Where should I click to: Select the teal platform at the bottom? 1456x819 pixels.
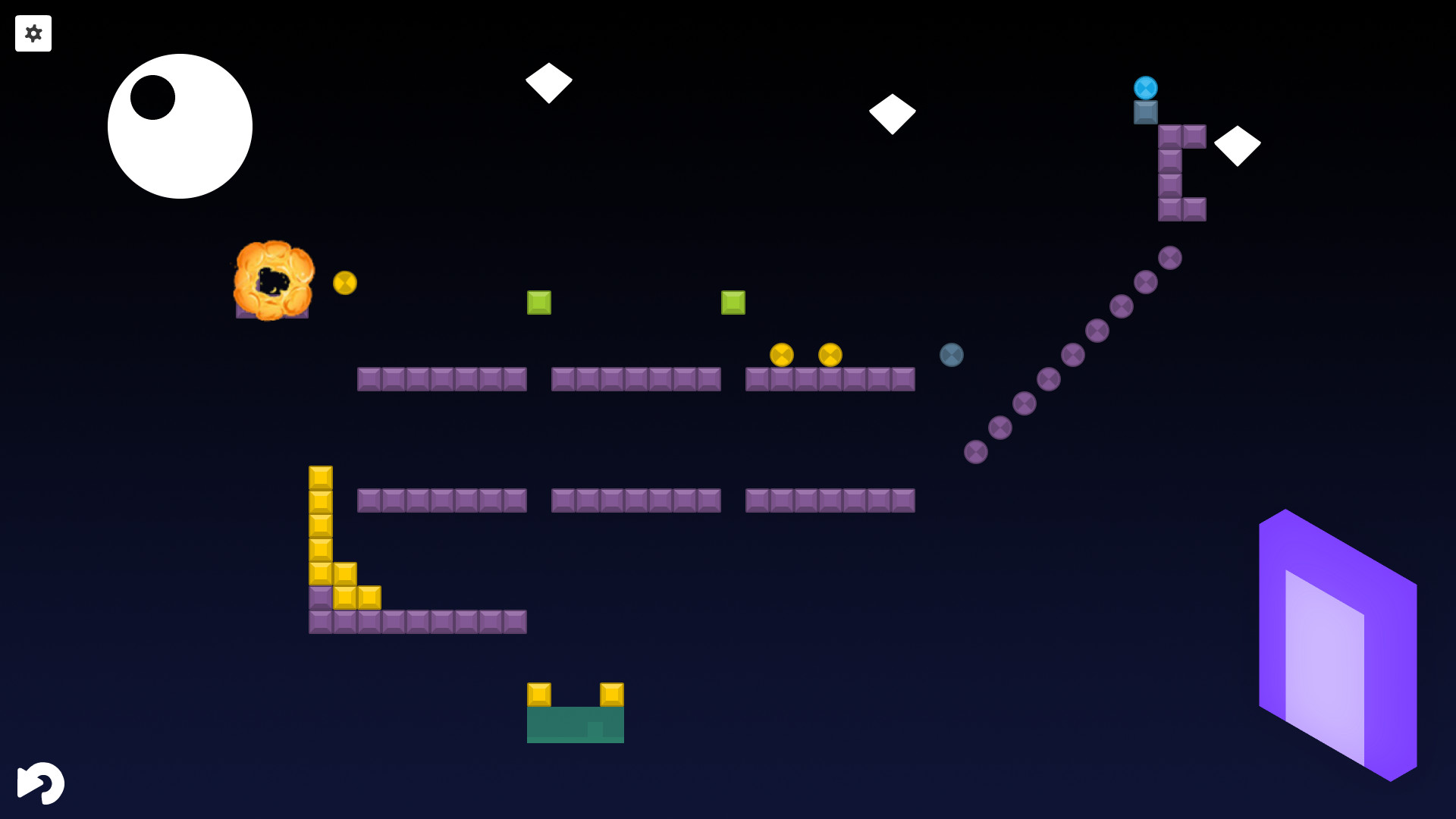575,724
